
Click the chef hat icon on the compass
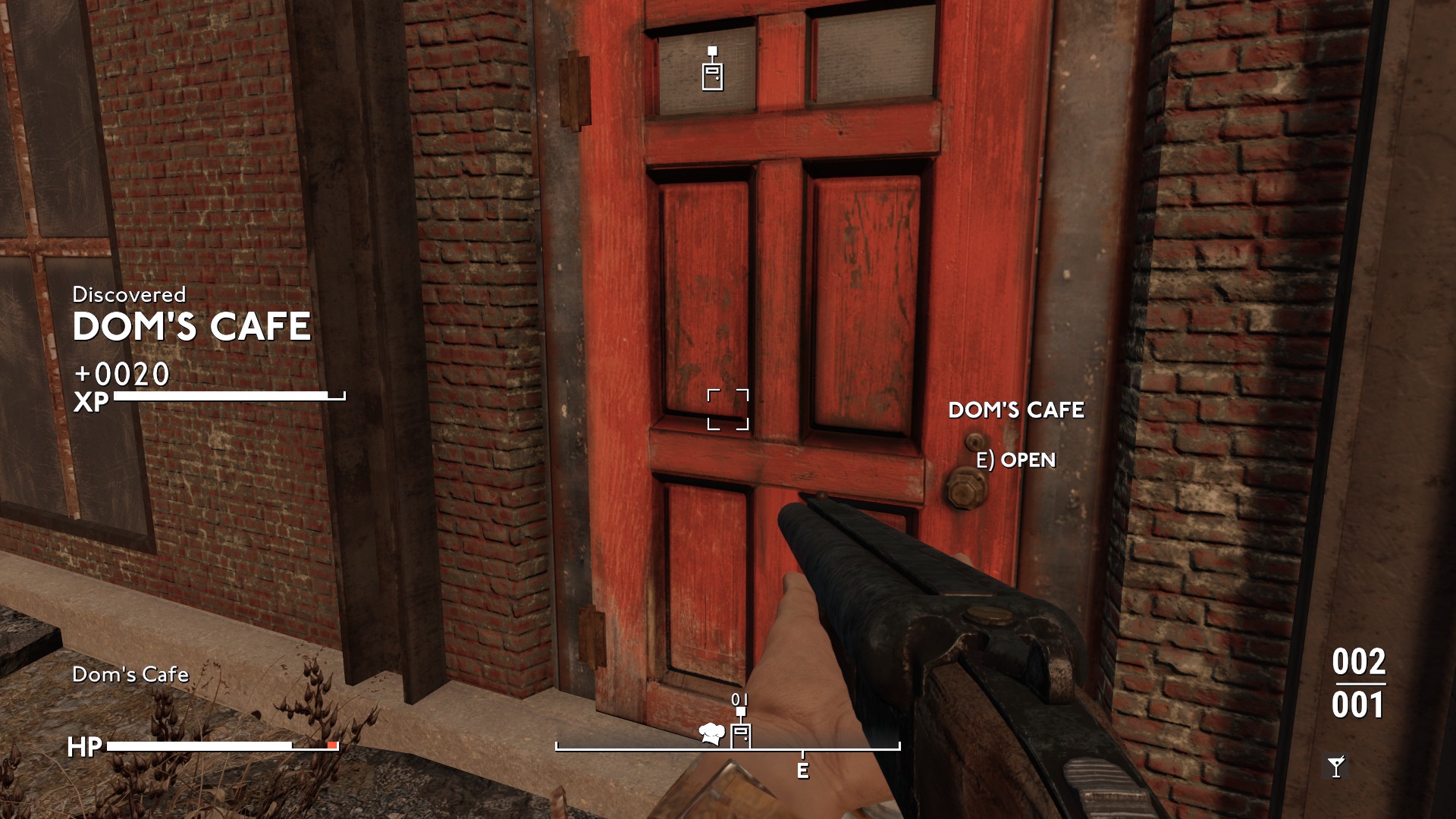[711, 733]
